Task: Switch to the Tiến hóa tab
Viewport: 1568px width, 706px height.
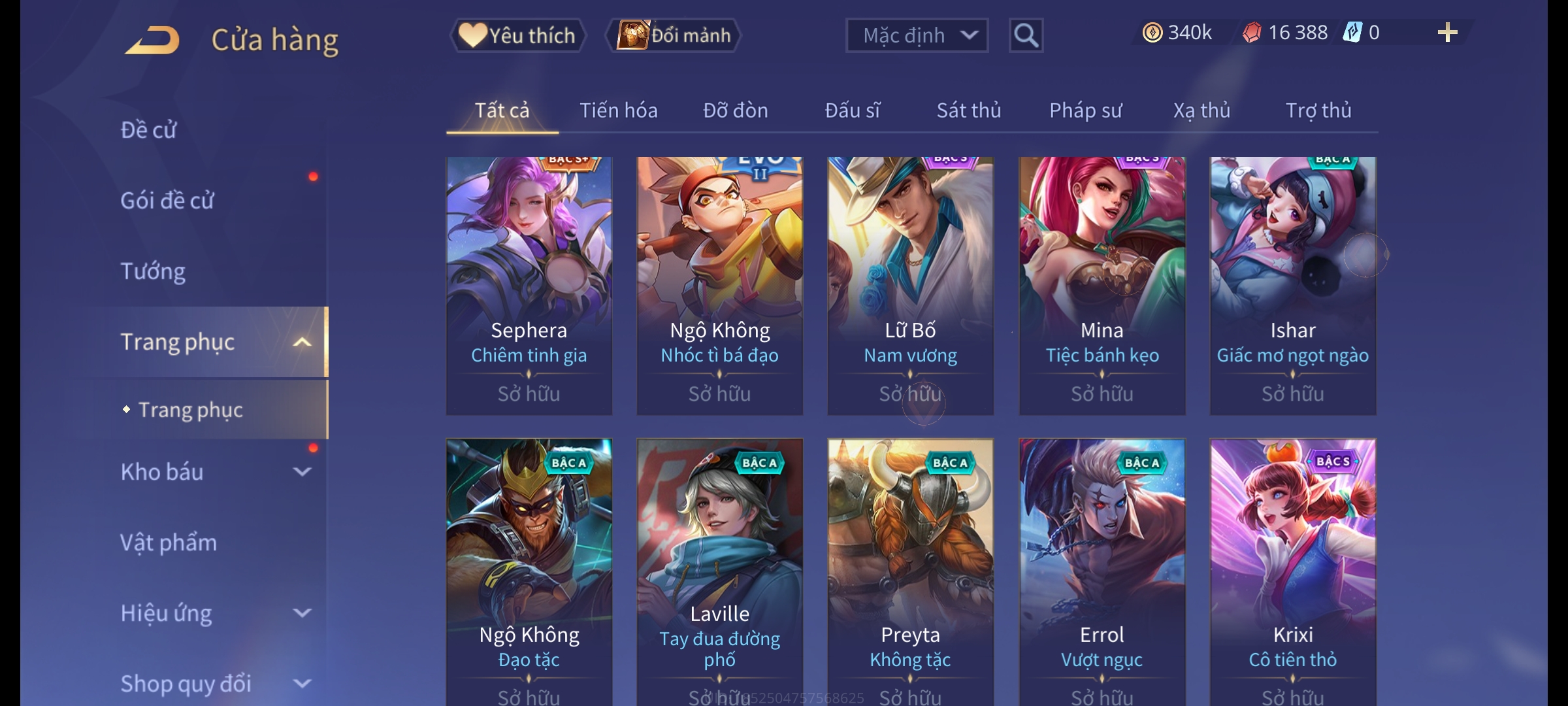Action: tap(618, 110)
